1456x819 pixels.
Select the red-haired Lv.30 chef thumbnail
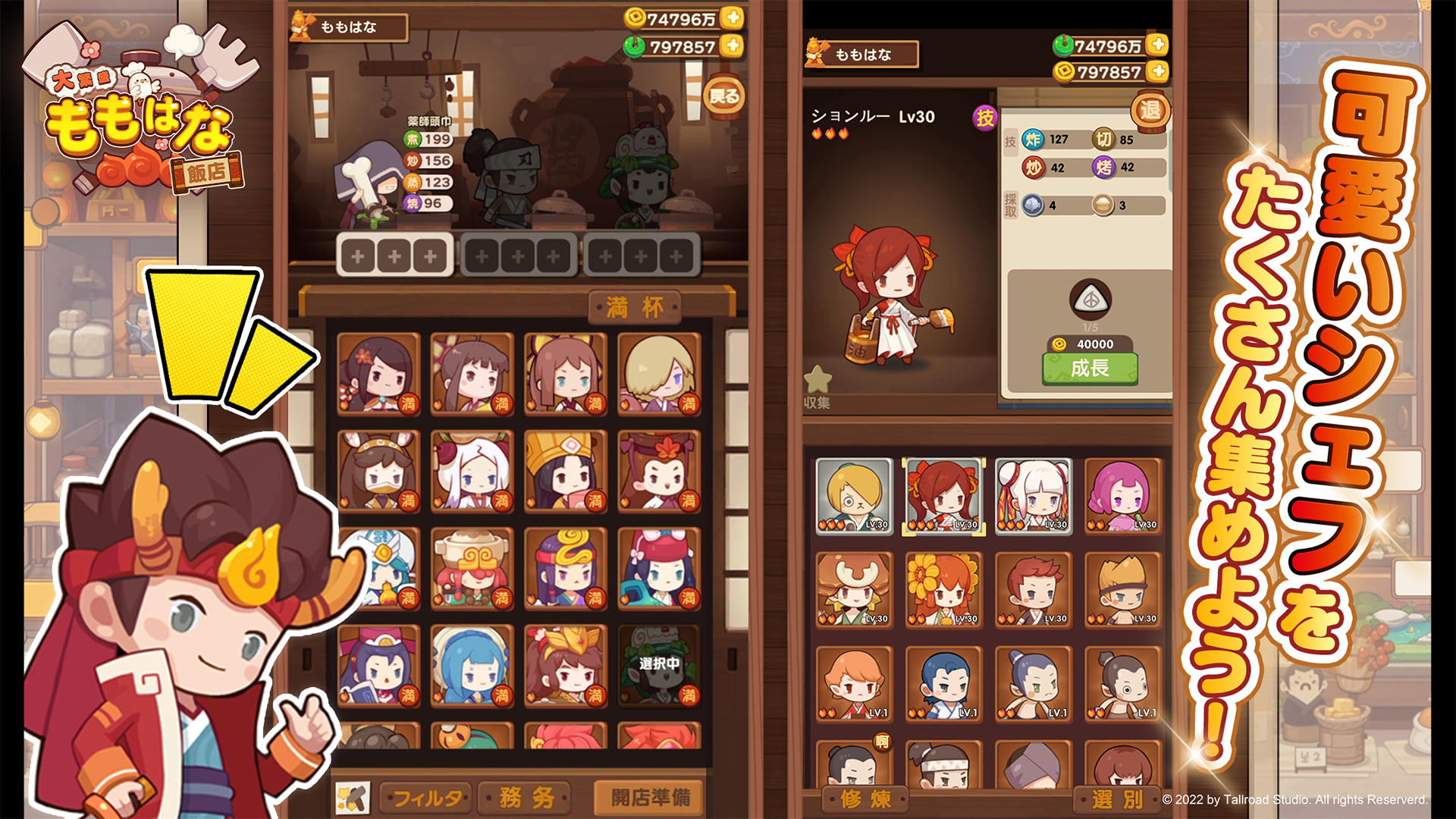pos(943,497)
